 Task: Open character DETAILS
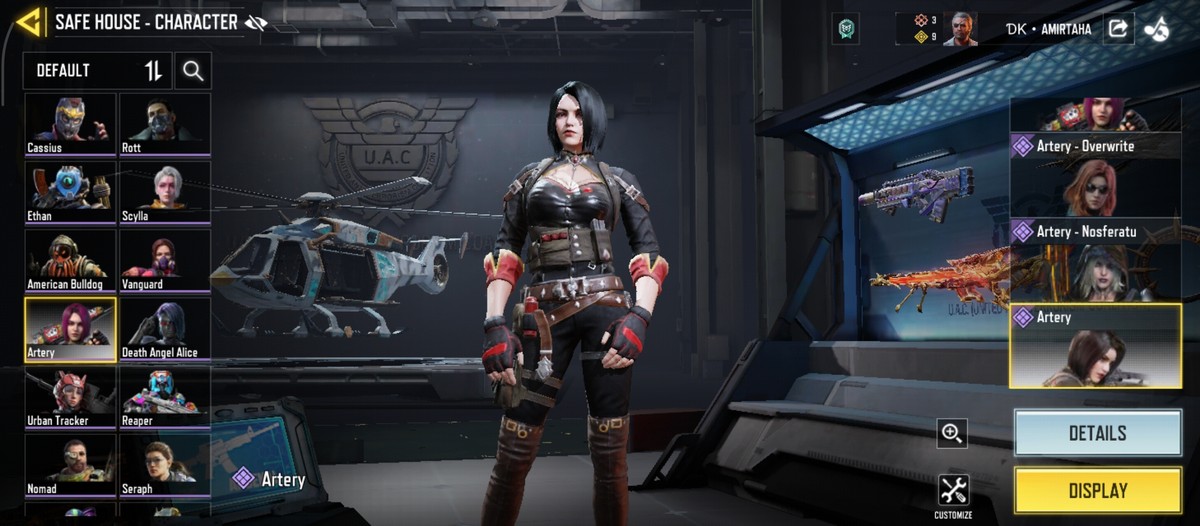click(1097, 433)
